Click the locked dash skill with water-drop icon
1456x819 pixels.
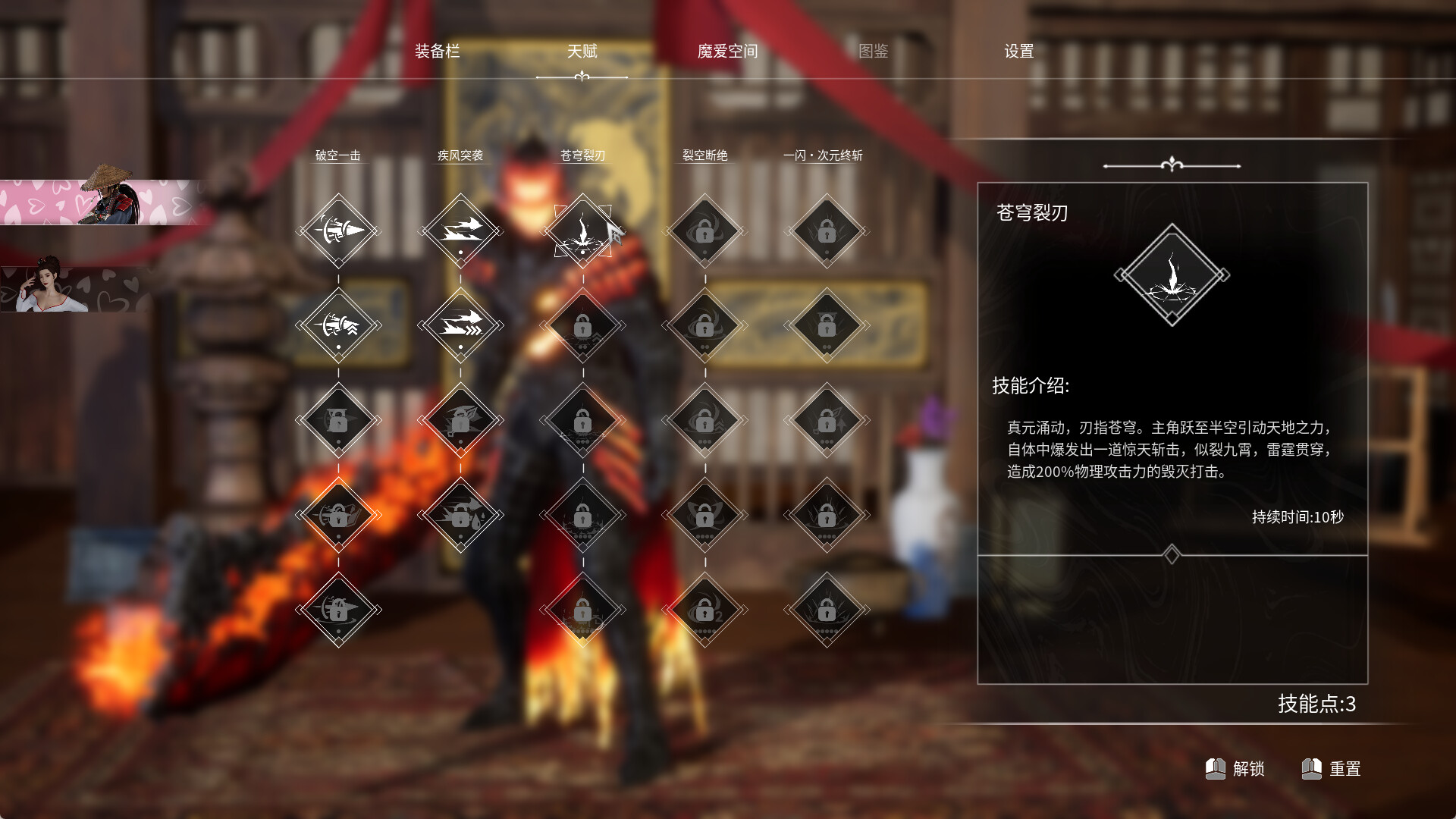point(461,516)
